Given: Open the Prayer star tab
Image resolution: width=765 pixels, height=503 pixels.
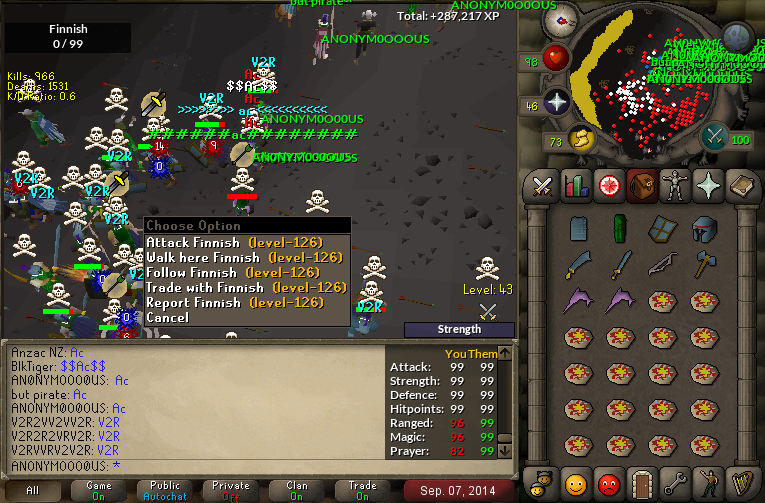Looking at the screenshot, I should (706, 186).
